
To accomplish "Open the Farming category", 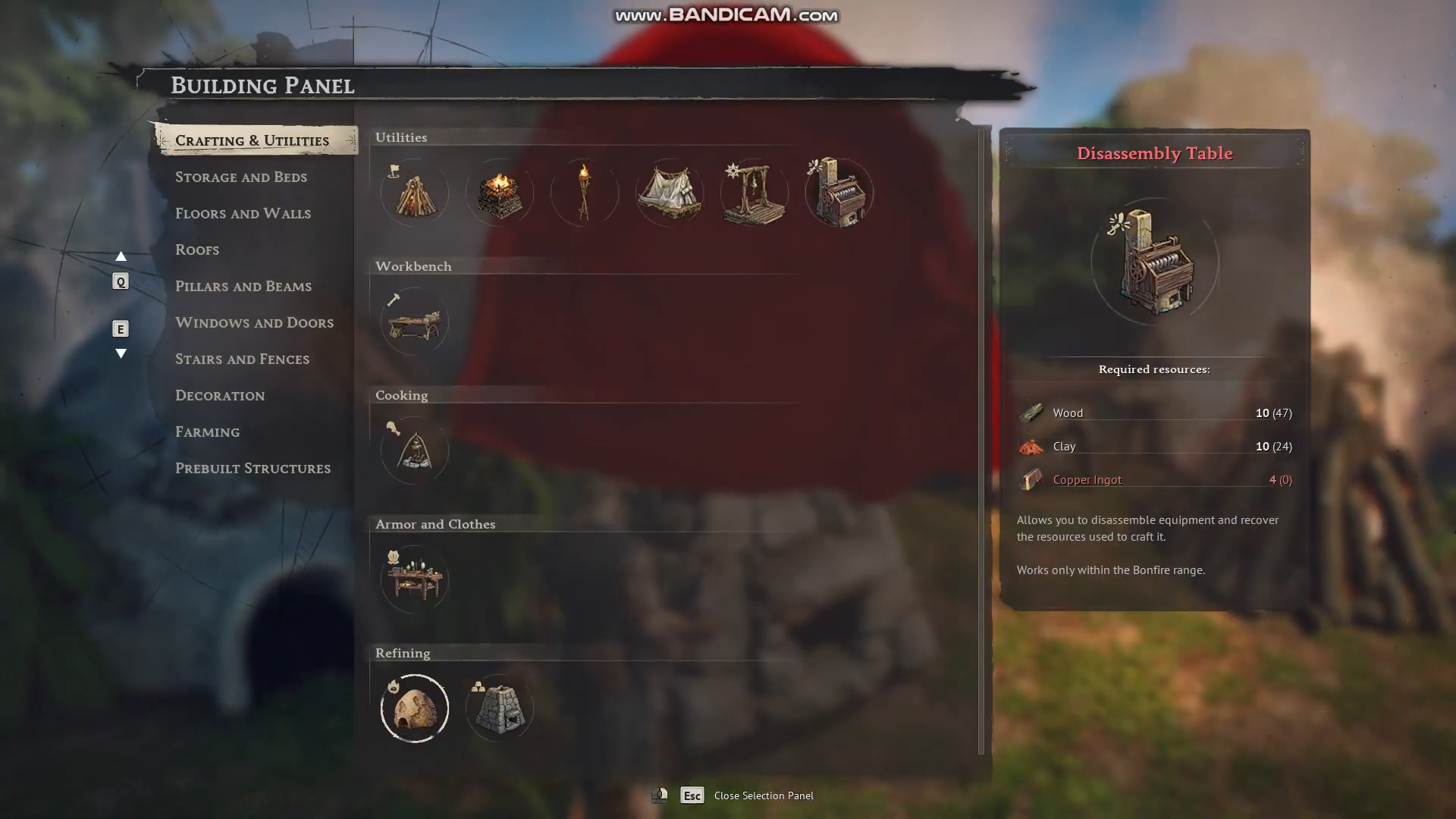I will point(207,431).
